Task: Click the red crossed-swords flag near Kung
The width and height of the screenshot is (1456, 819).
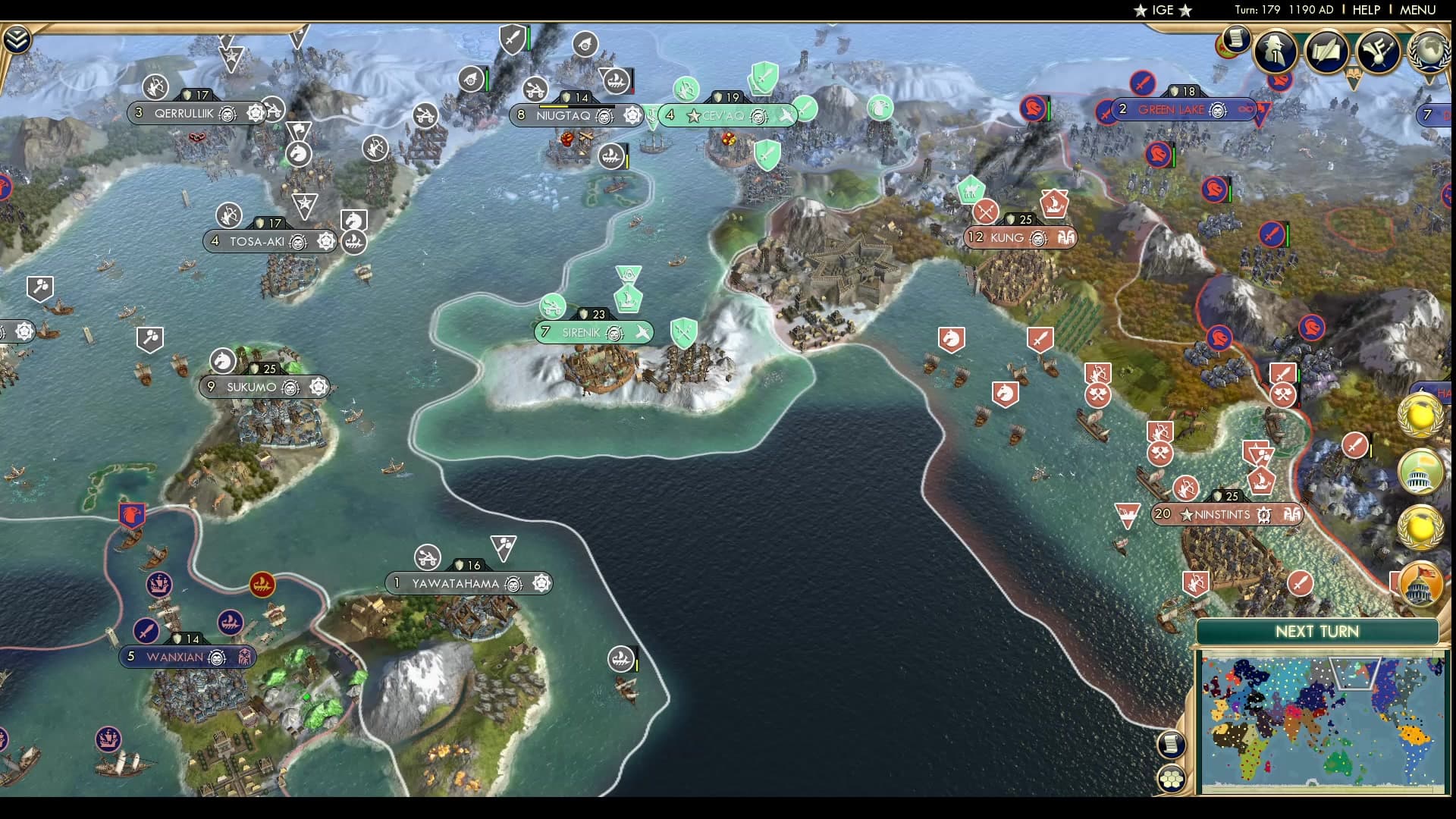Action: [986, 212]
